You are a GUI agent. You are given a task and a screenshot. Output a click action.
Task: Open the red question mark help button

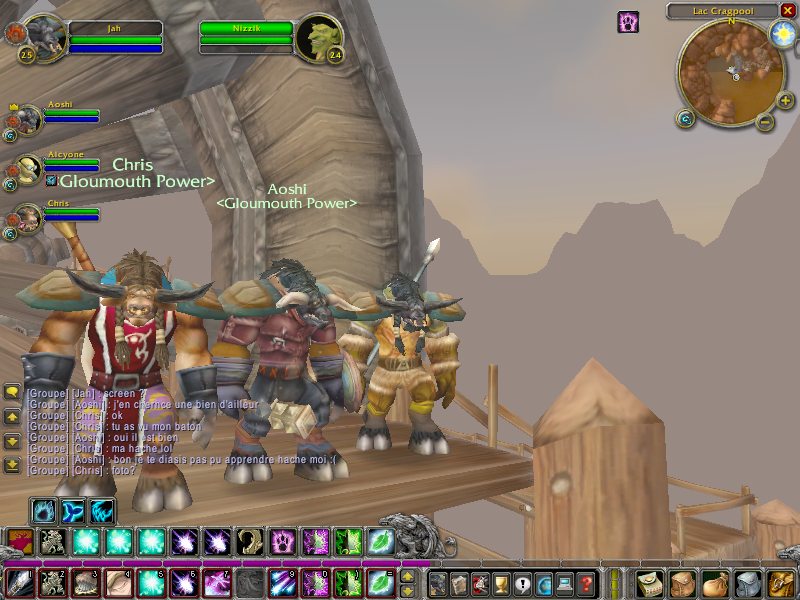coord(587,584)
